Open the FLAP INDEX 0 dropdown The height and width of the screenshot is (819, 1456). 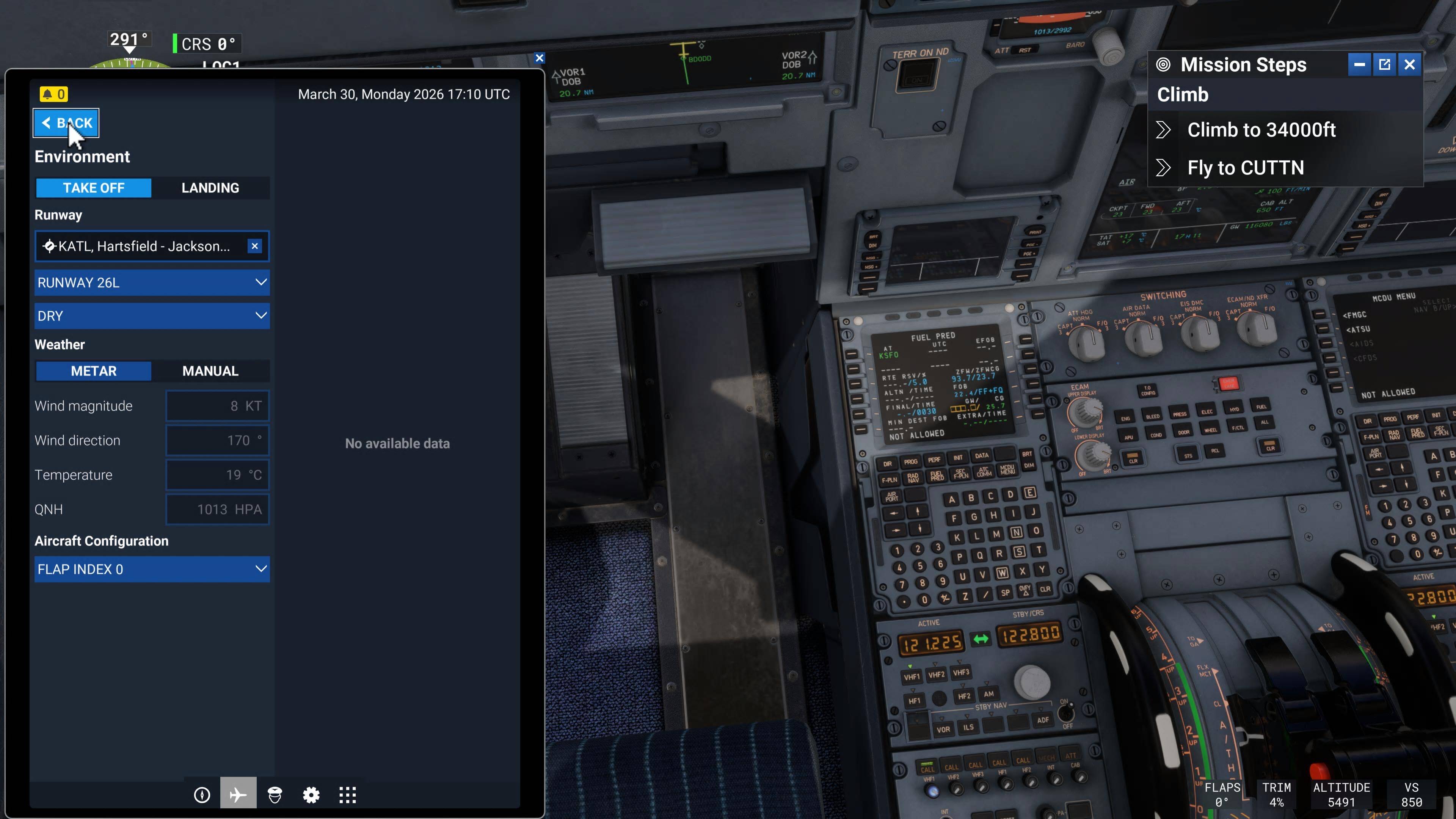click(152, 569)
